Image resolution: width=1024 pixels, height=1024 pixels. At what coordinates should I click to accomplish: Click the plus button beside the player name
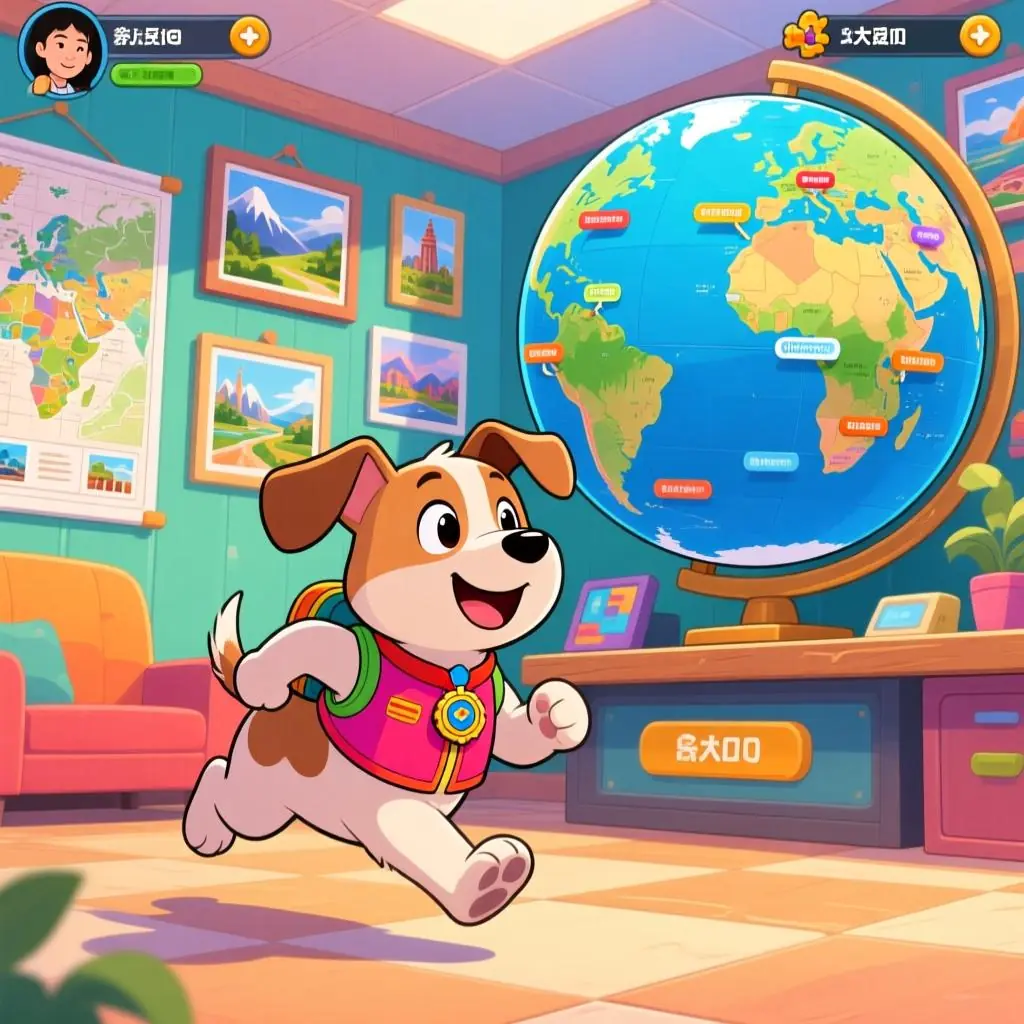click(x=249, y=38)
